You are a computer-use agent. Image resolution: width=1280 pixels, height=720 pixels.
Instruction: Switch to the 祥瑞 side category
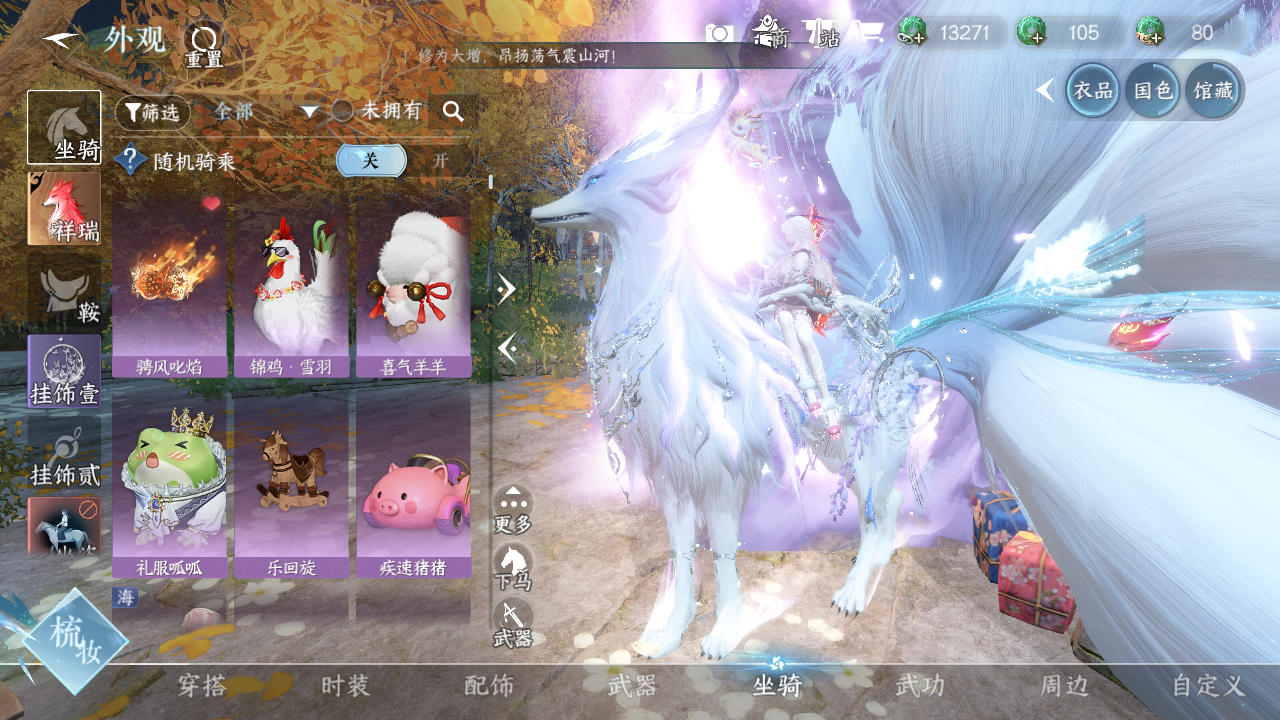pos(64,209)
